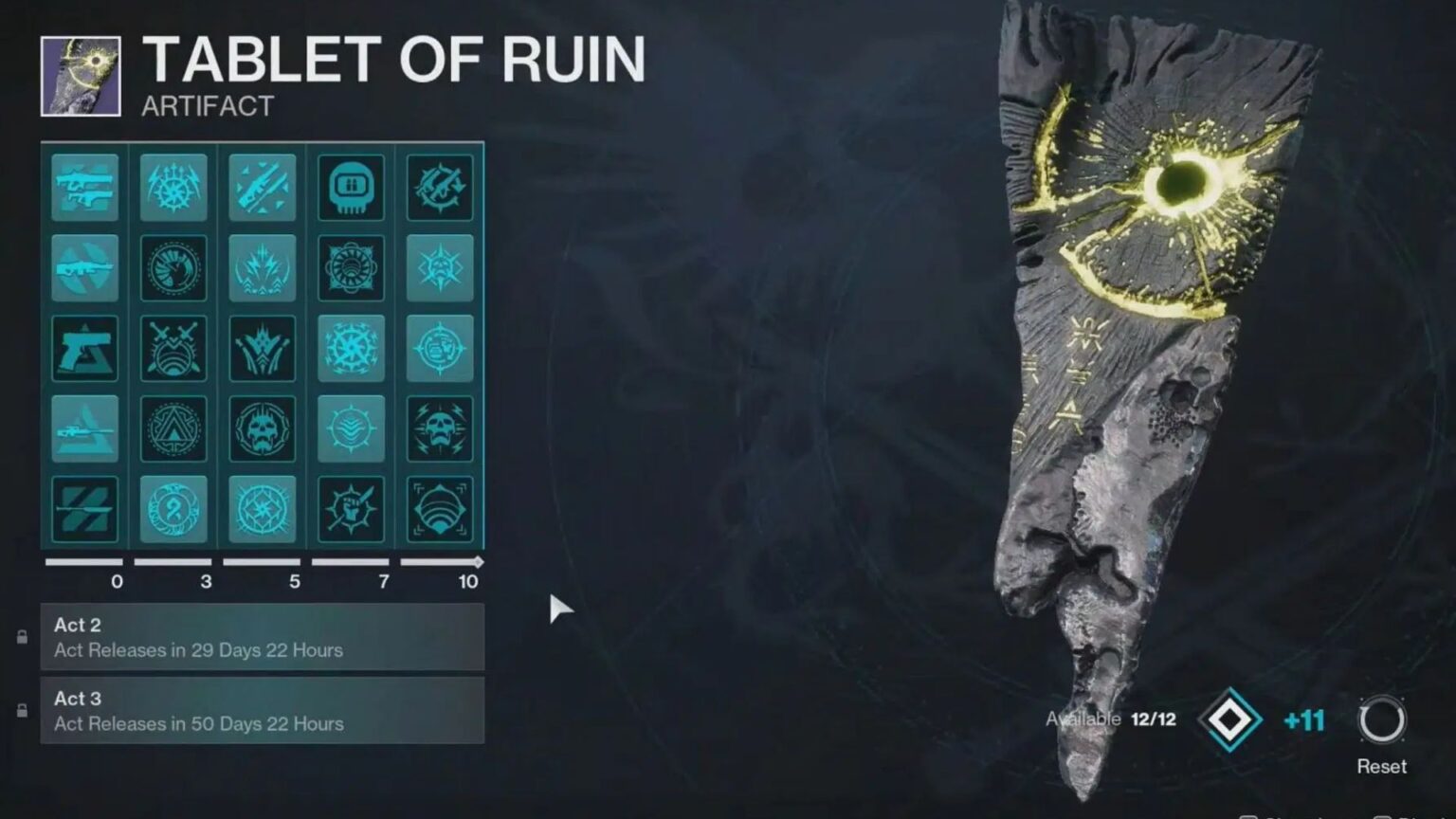Select the targeting reticle perk in the third row

[x=439, y=348]
